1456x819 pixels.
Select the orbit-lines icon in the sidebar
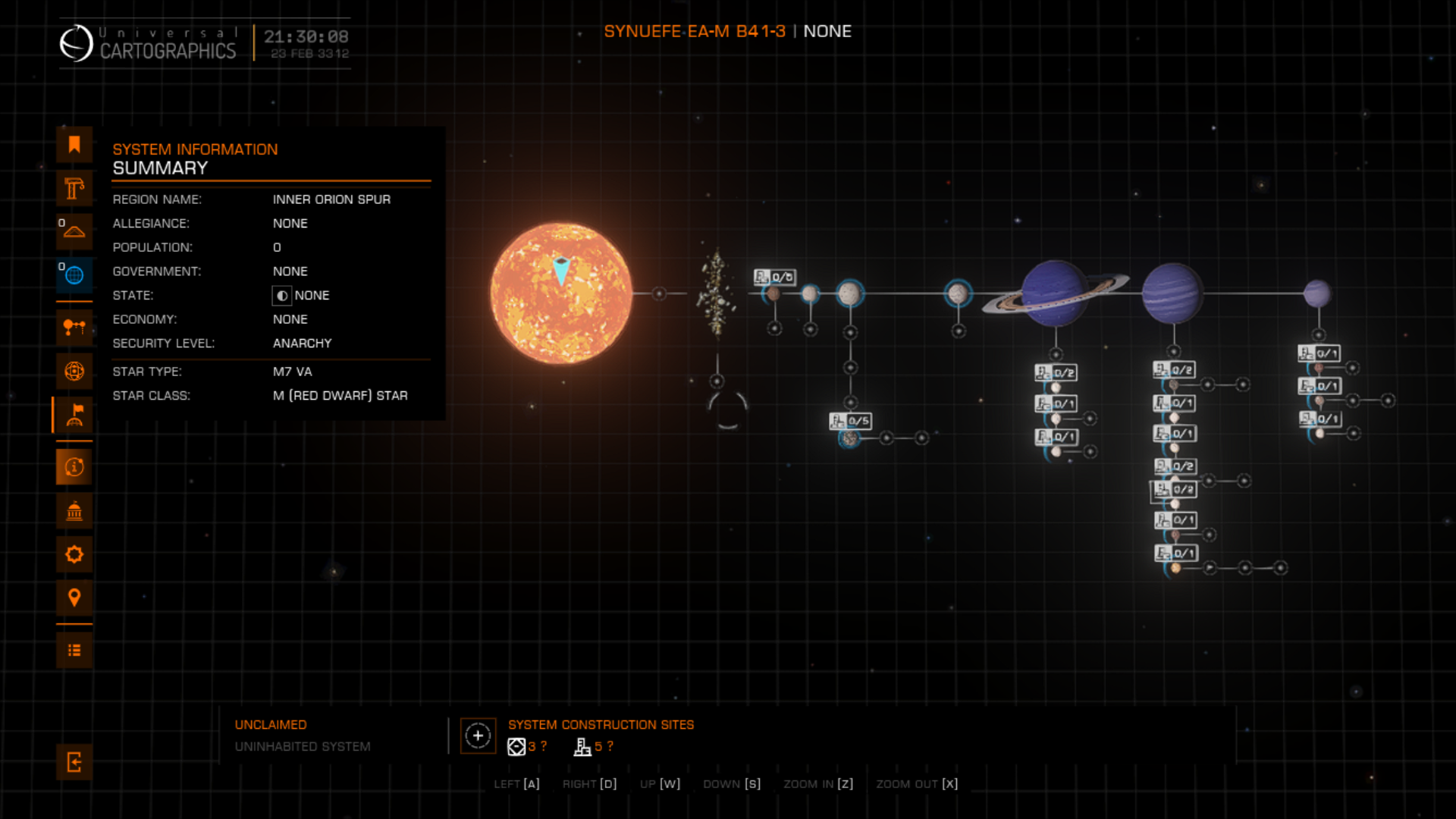(x=74, y=372)
